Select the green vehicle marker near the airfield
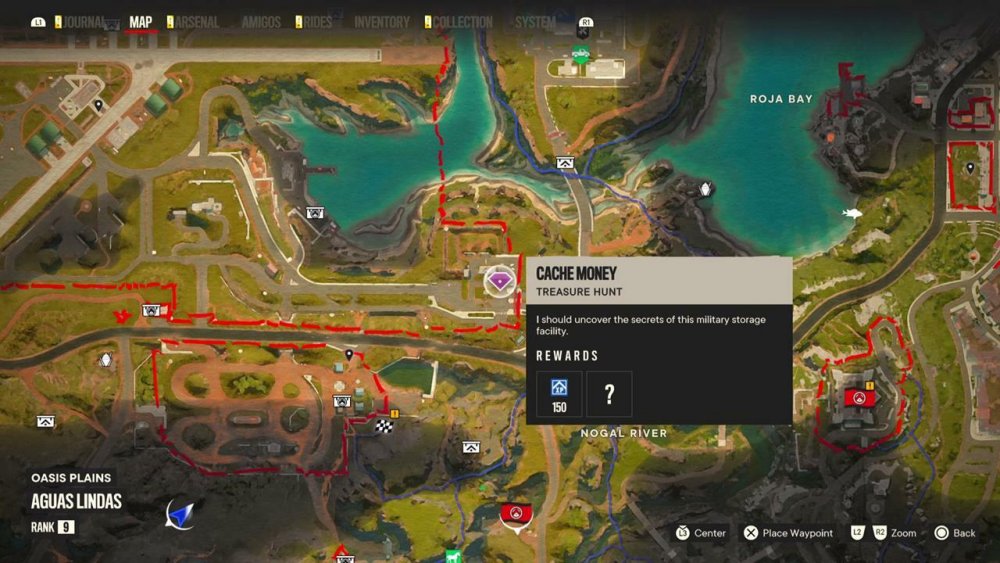This screenshot has height=563, width=1000. pos(580,53)
